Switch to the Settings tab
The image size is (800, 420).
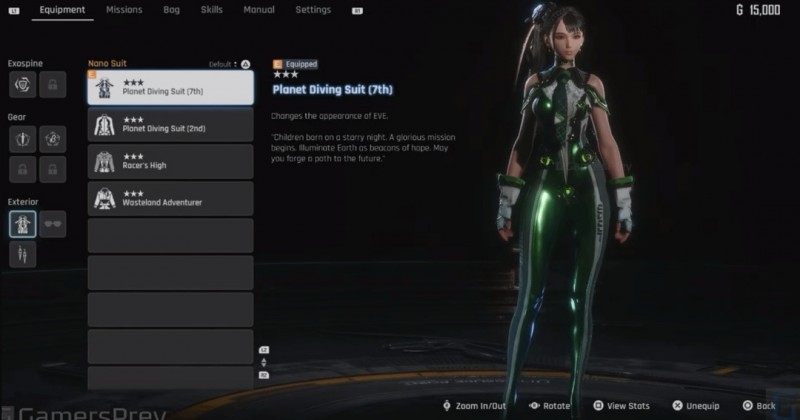click(x=313, y=10)
